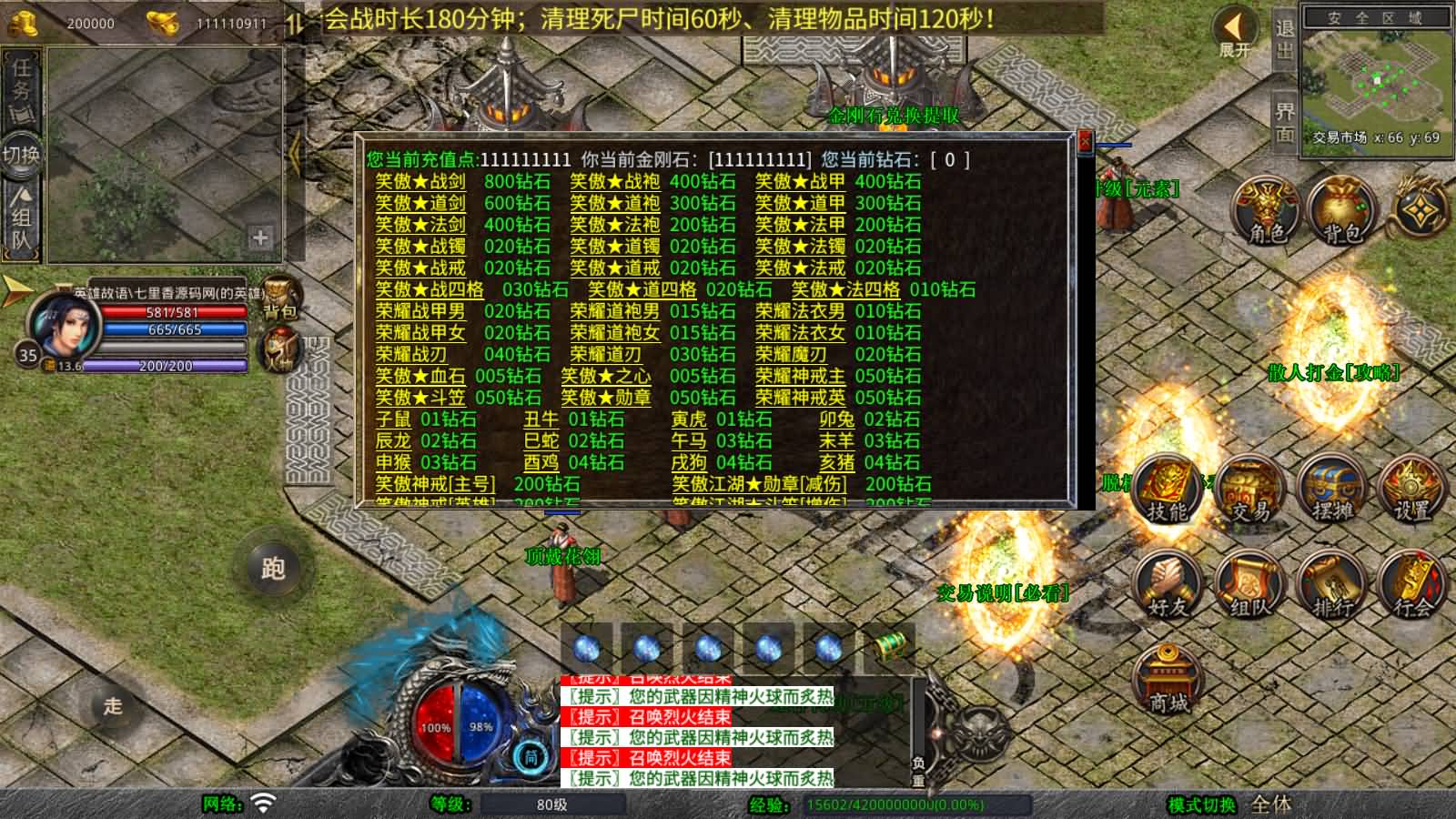Open the 交易 trade button

tap(1250, 491)
